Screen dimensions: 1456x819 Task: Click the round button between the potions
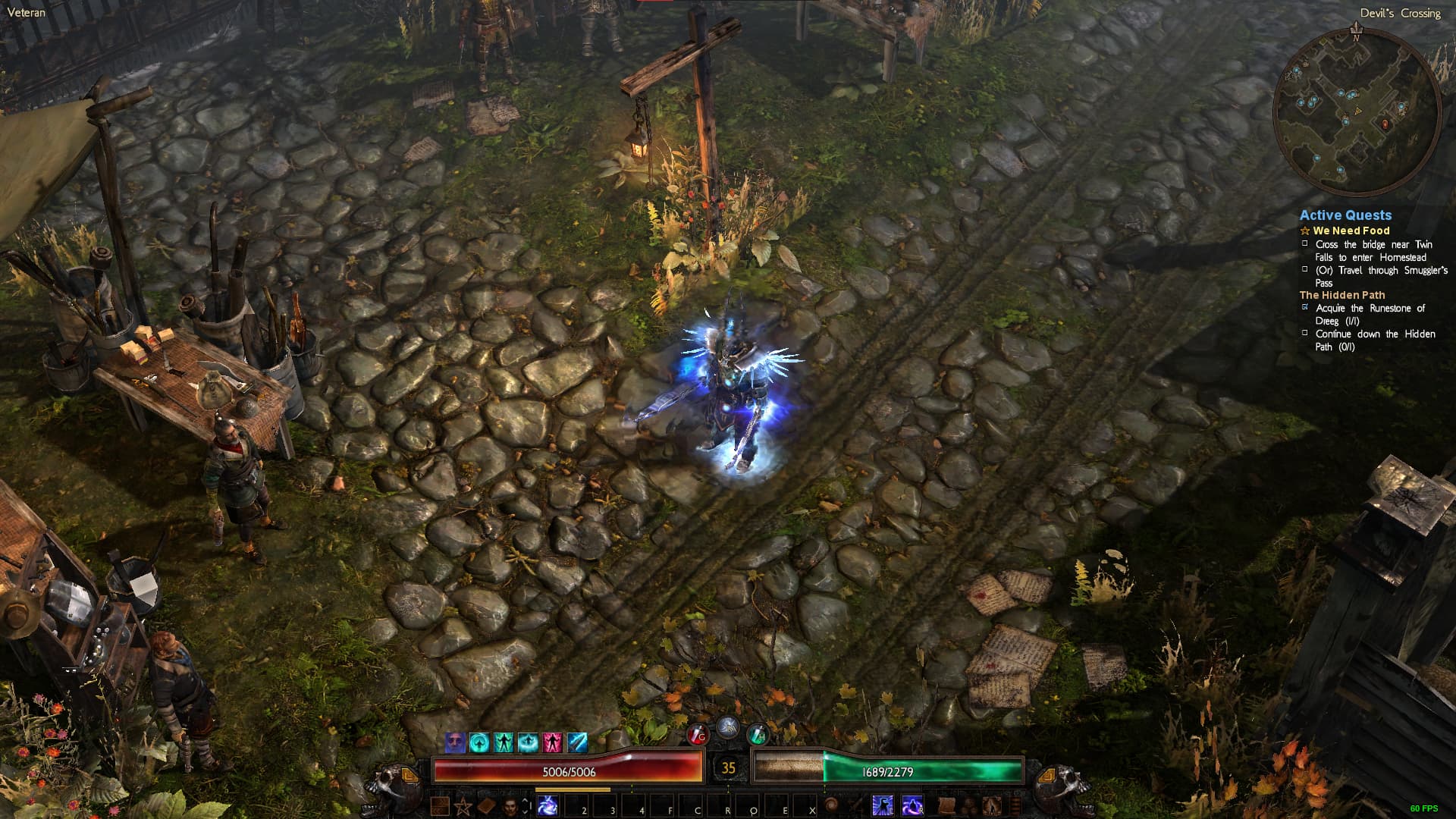click(x=727, y=727)
